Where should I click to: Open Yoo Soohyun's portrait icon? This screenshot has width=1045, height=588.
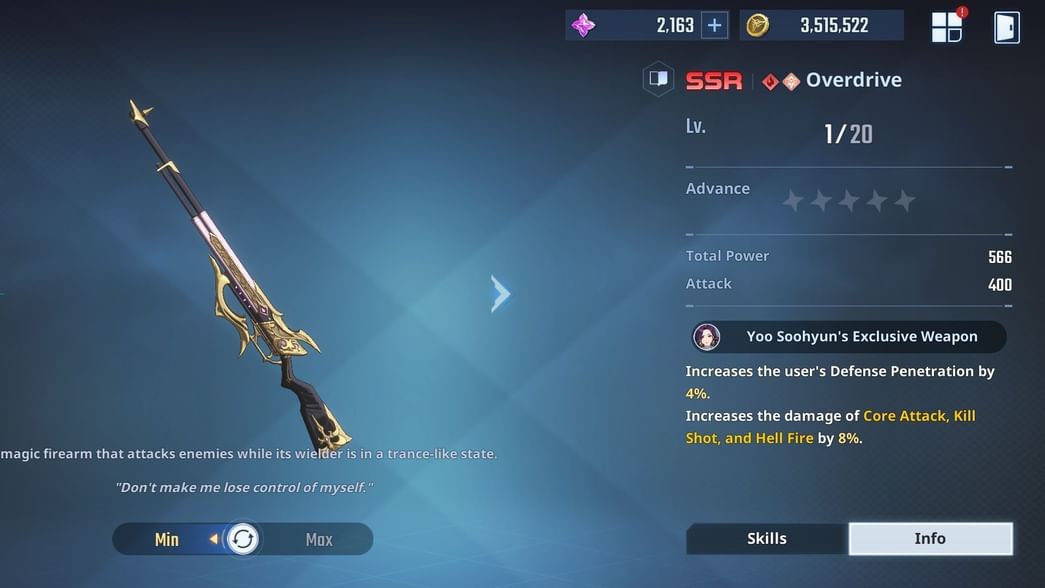point(707,337)
